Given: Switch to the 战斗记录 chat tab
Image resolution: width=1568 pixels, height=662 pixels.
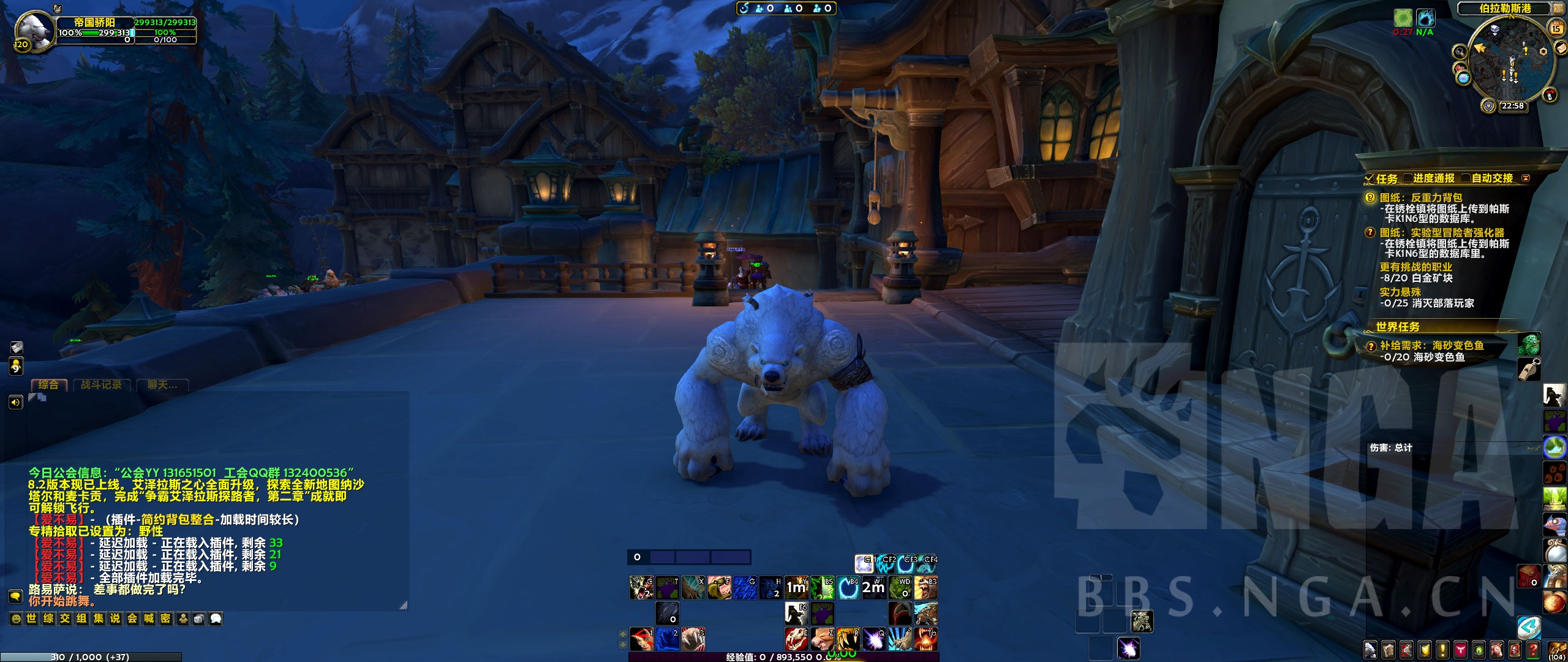Looking at the screenshot, I should [101, 385].
